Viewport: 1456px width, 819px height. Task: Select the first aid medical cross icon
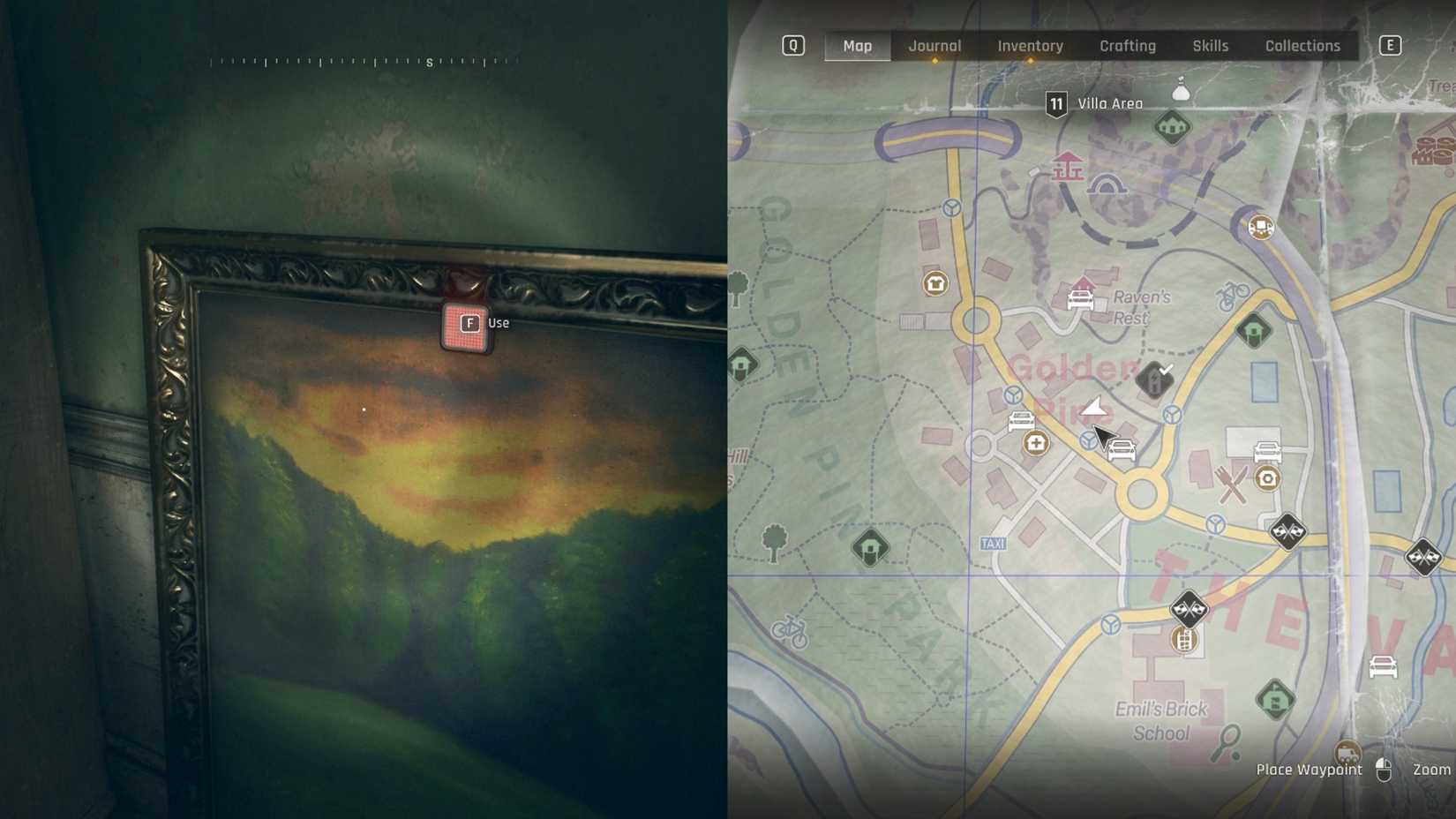tap(1035, 442)
